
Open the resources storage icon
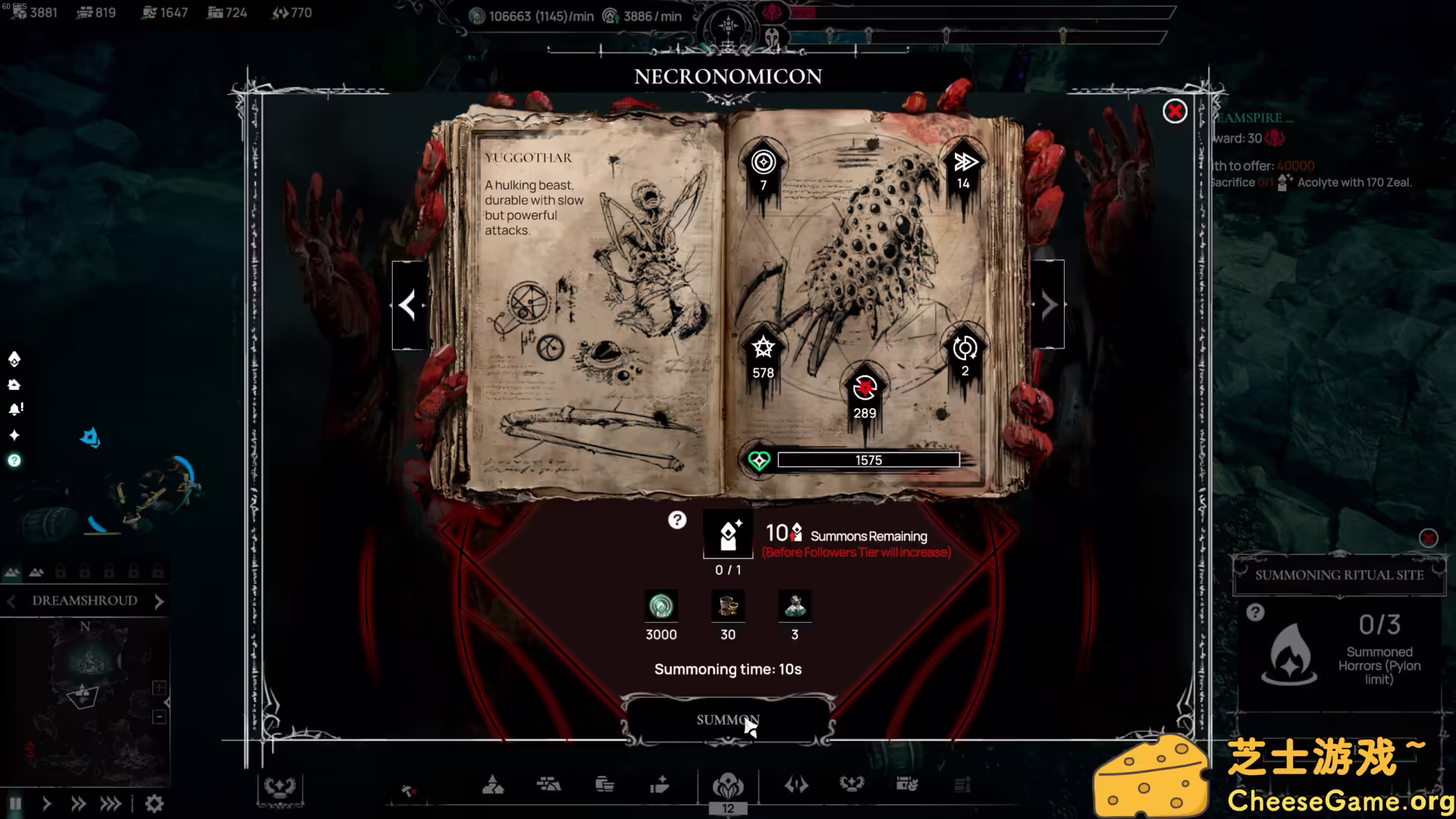tap(604, 785)
